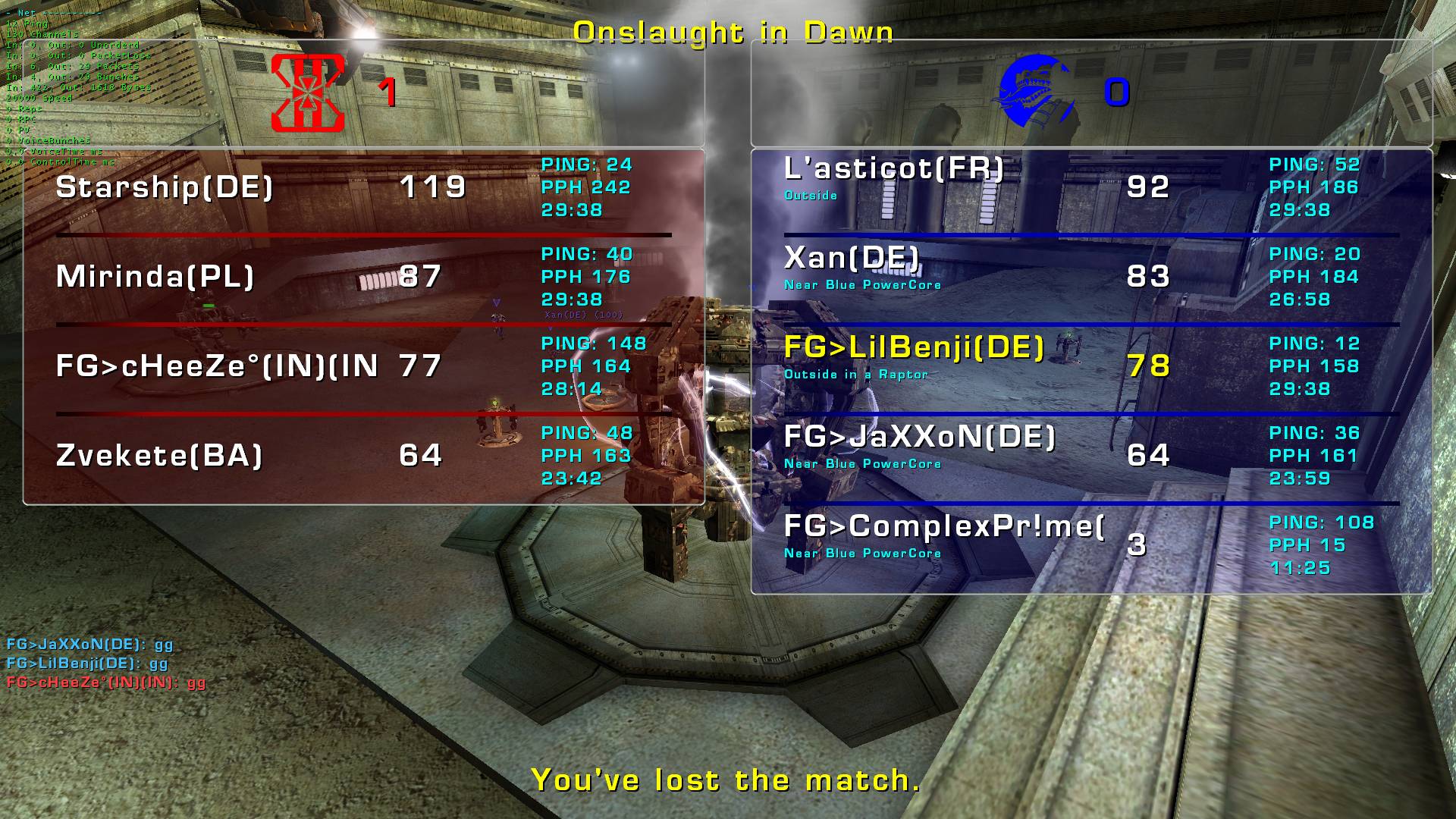The image size is (1456, 819).
Task: Select the Zvekete(BA) player row
Action: tap(159, 456)
